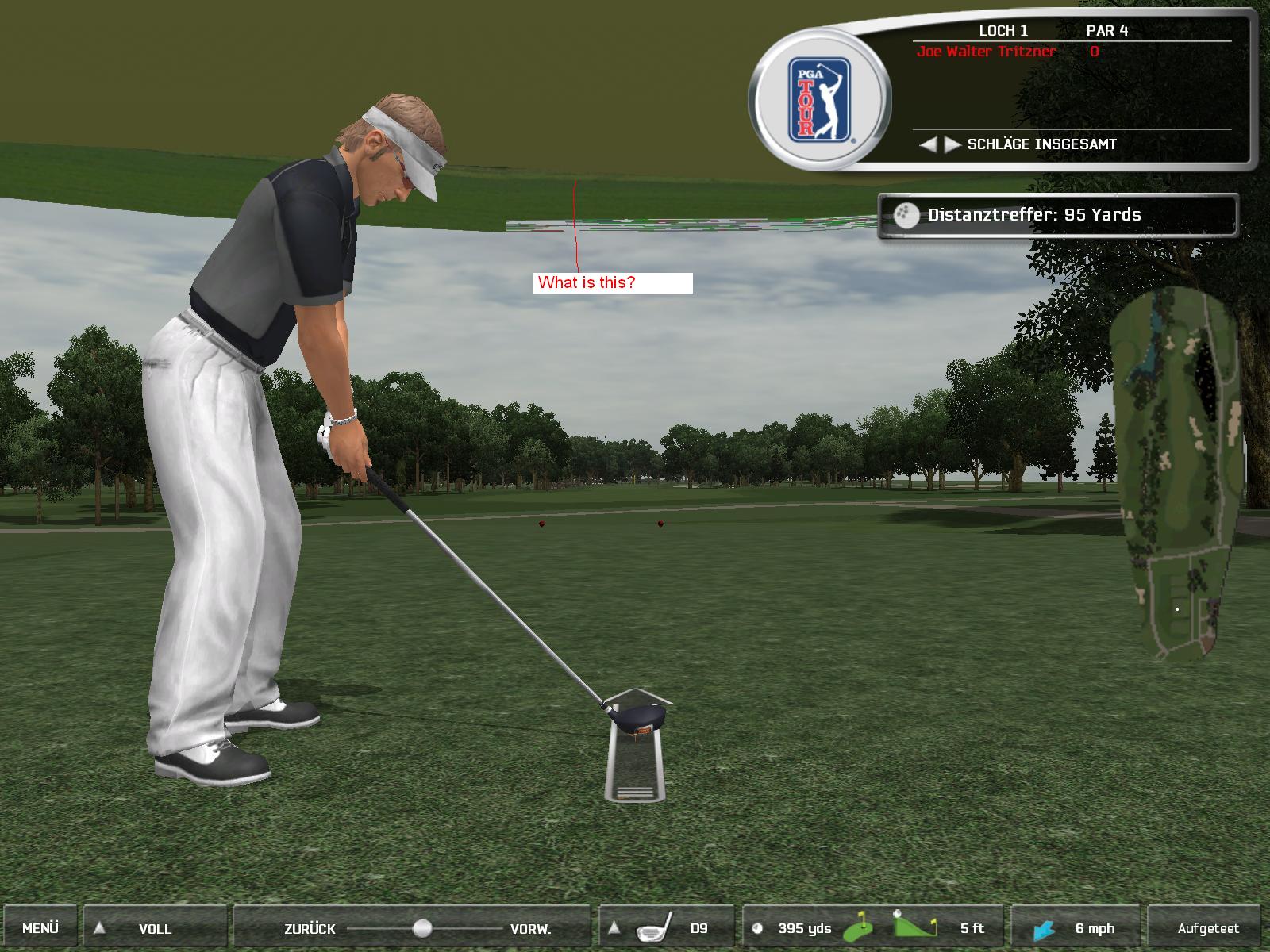Click the PGA Tour logo badge
Image resolution: width=1270 pixels, height=952 pixels.
[819, 99]
